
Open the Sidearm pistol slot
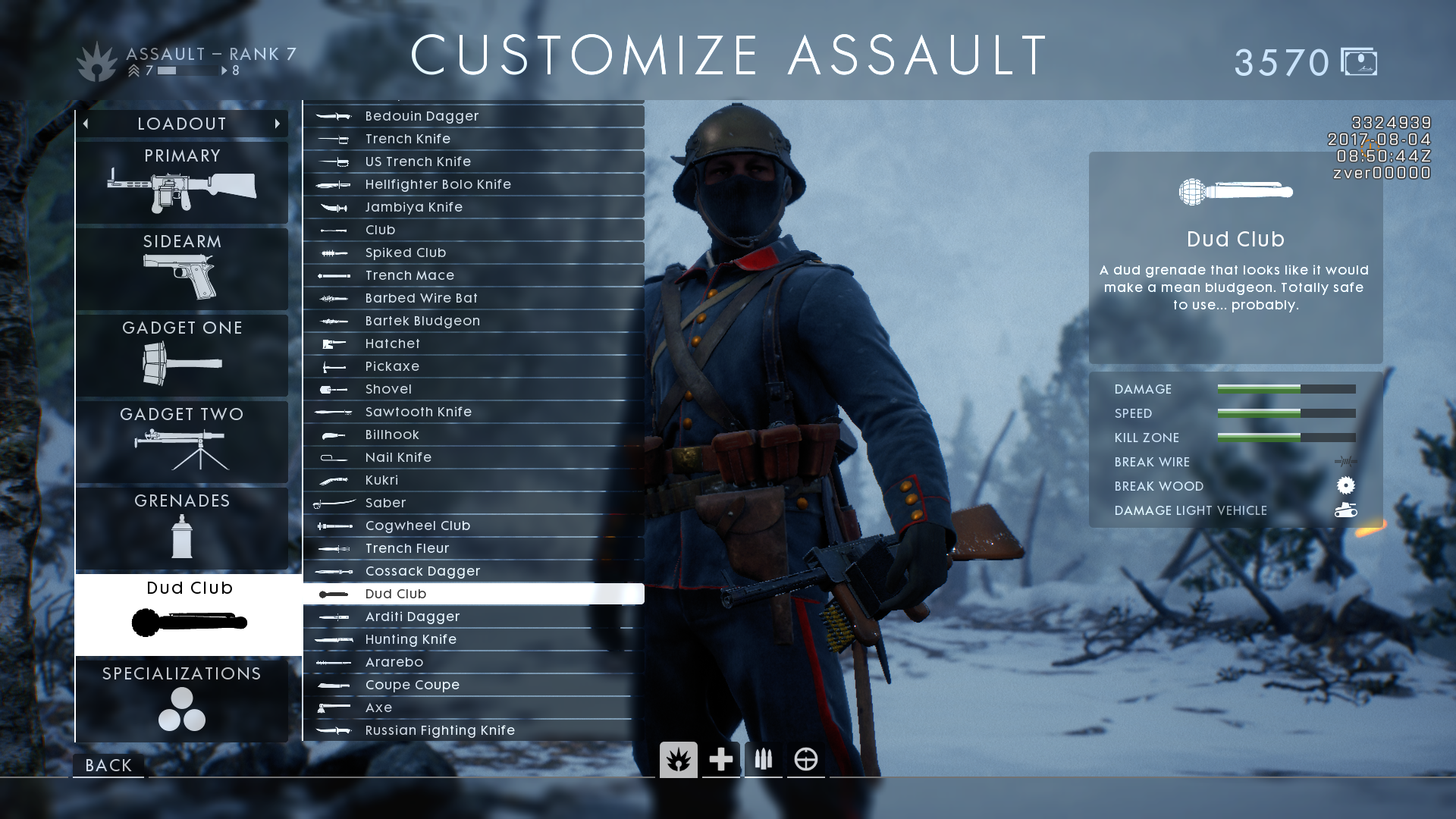[x=182, y=268]
